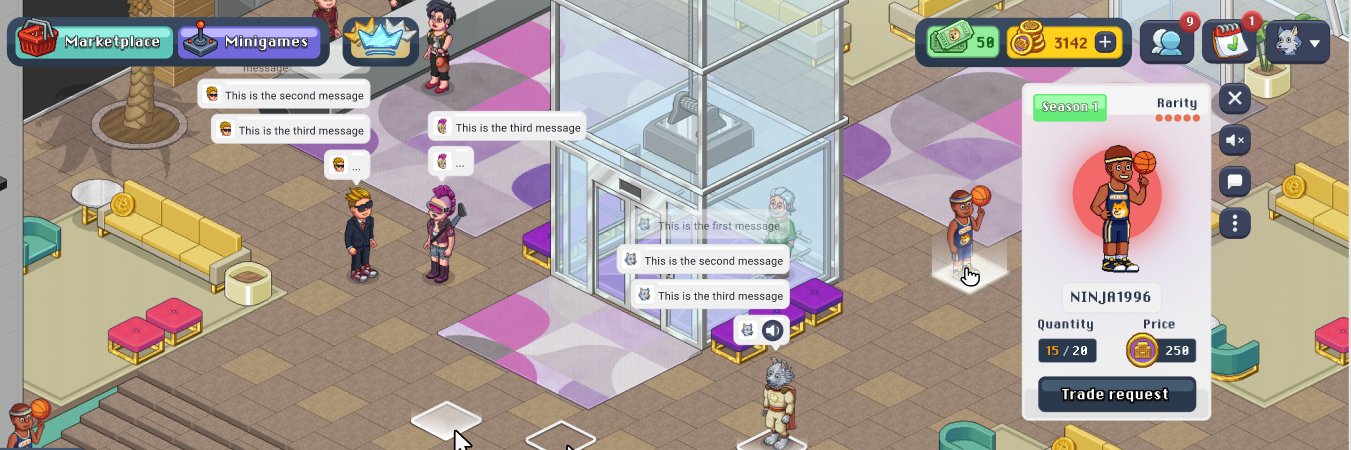Click the green cash balance display

(x=964, y=42)
